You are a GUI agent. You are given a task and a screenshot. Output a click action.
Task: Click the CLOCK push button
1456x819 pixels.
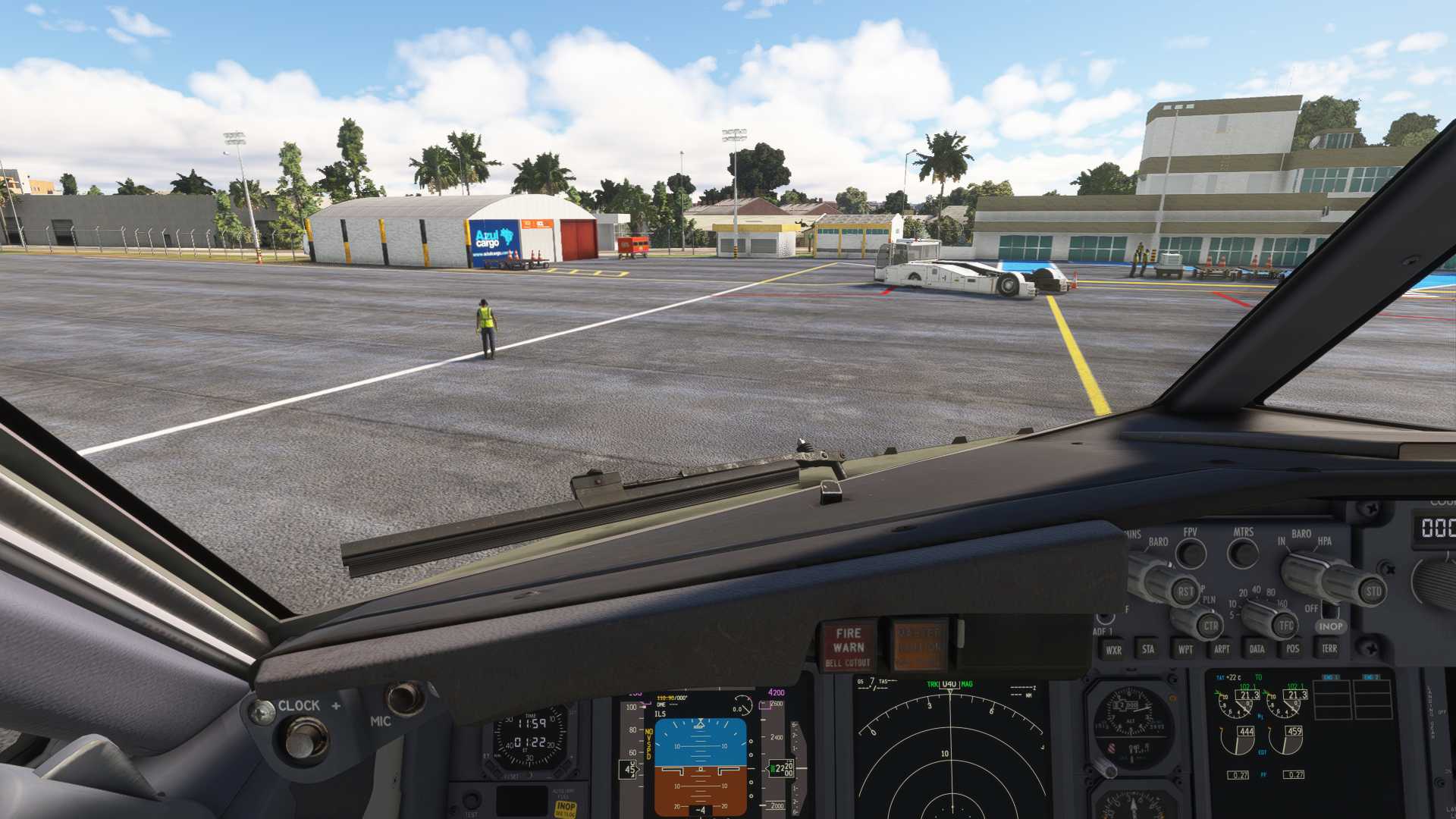point(305,738)
